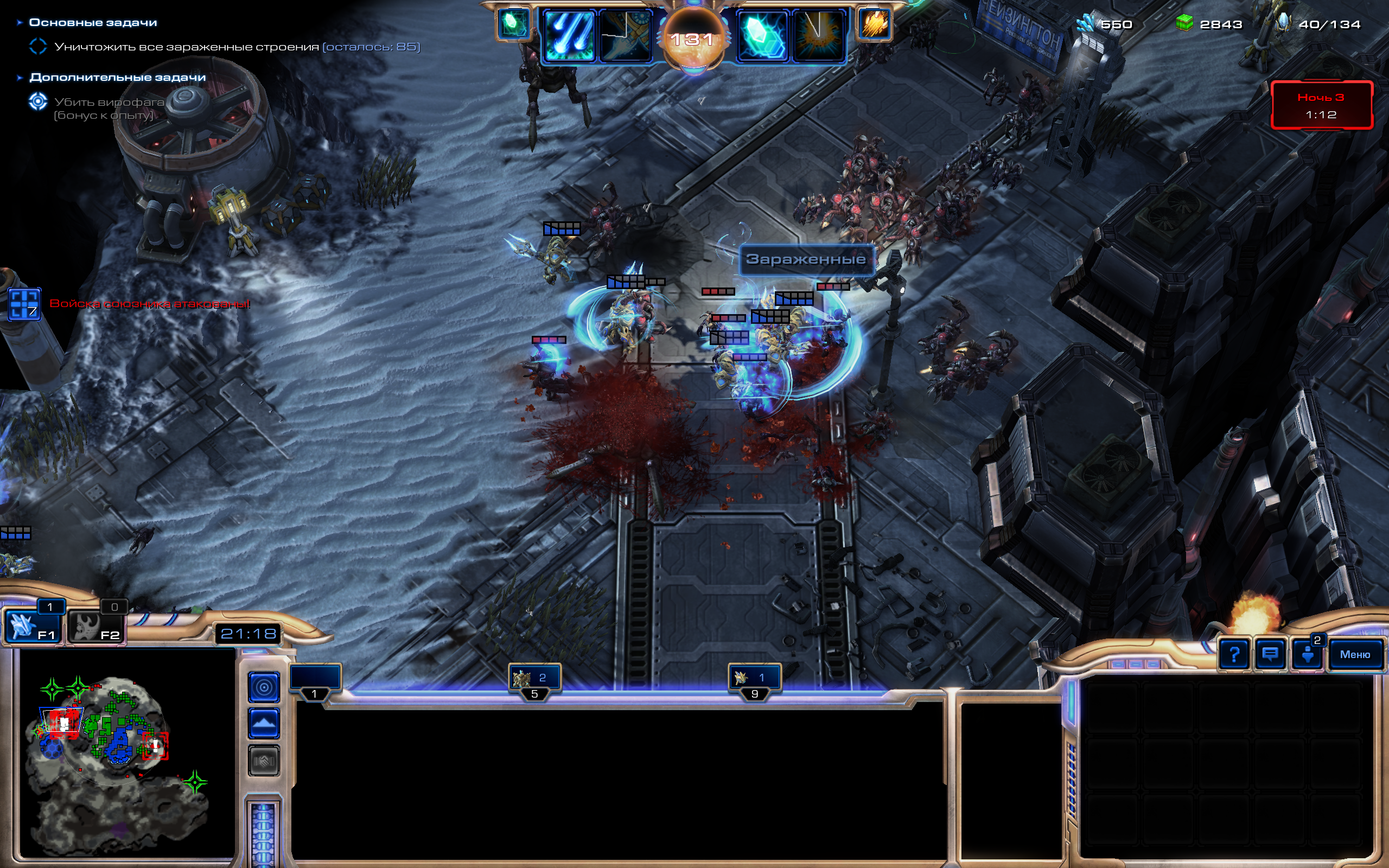Select control group 5 tab
This screenshot has width=1389, height=868.
pos(534,680)
